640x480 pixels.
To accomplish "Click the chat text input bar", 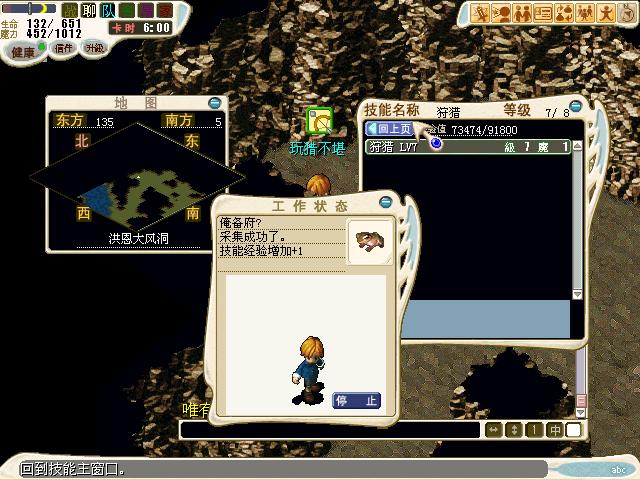I will coord(330,430).
